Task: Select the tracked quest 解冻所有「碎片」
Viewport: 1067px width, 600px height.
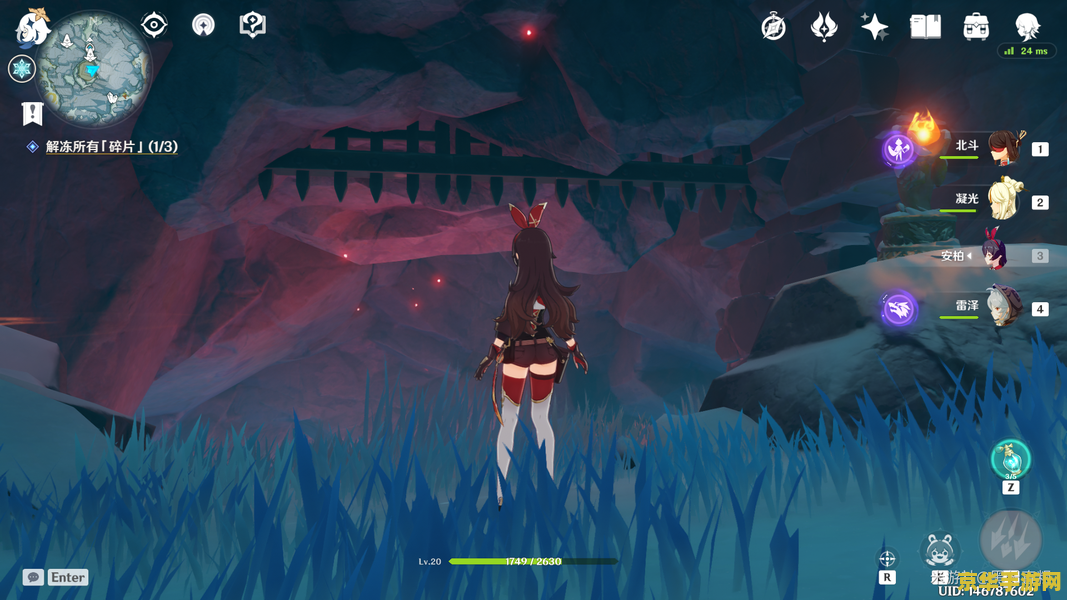Action: tap(111, 147)
